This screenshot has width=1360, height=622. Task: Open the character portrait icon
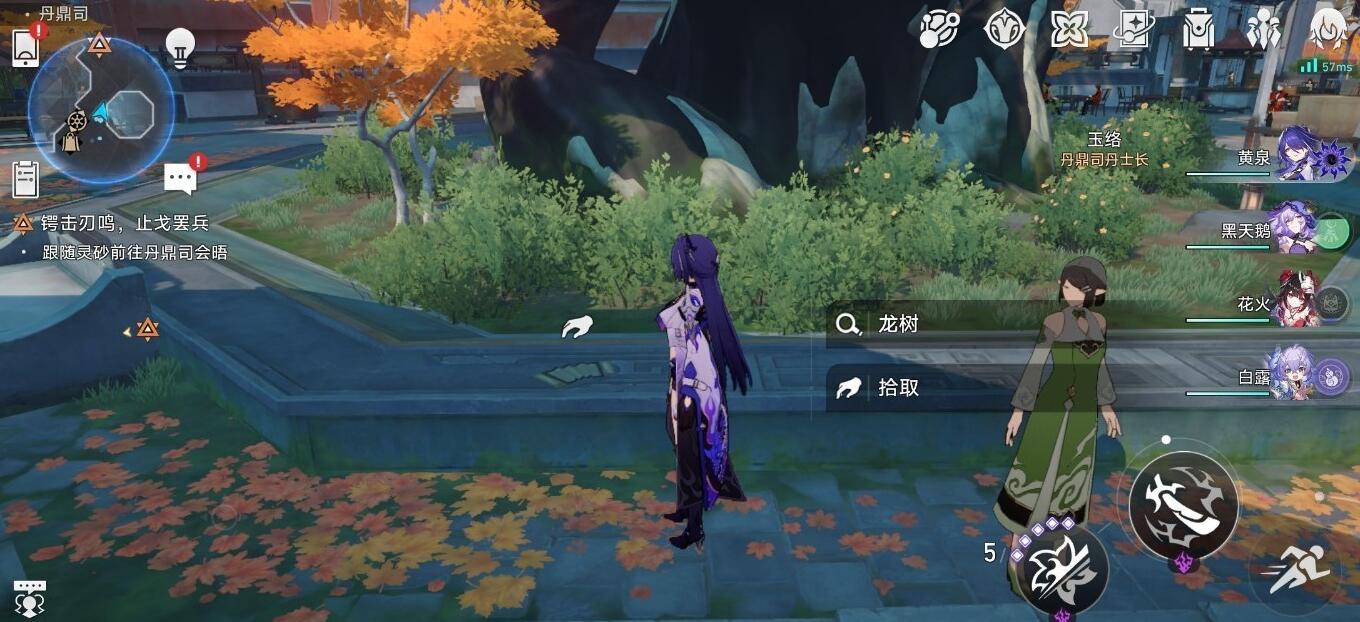tap(1328, 29)
